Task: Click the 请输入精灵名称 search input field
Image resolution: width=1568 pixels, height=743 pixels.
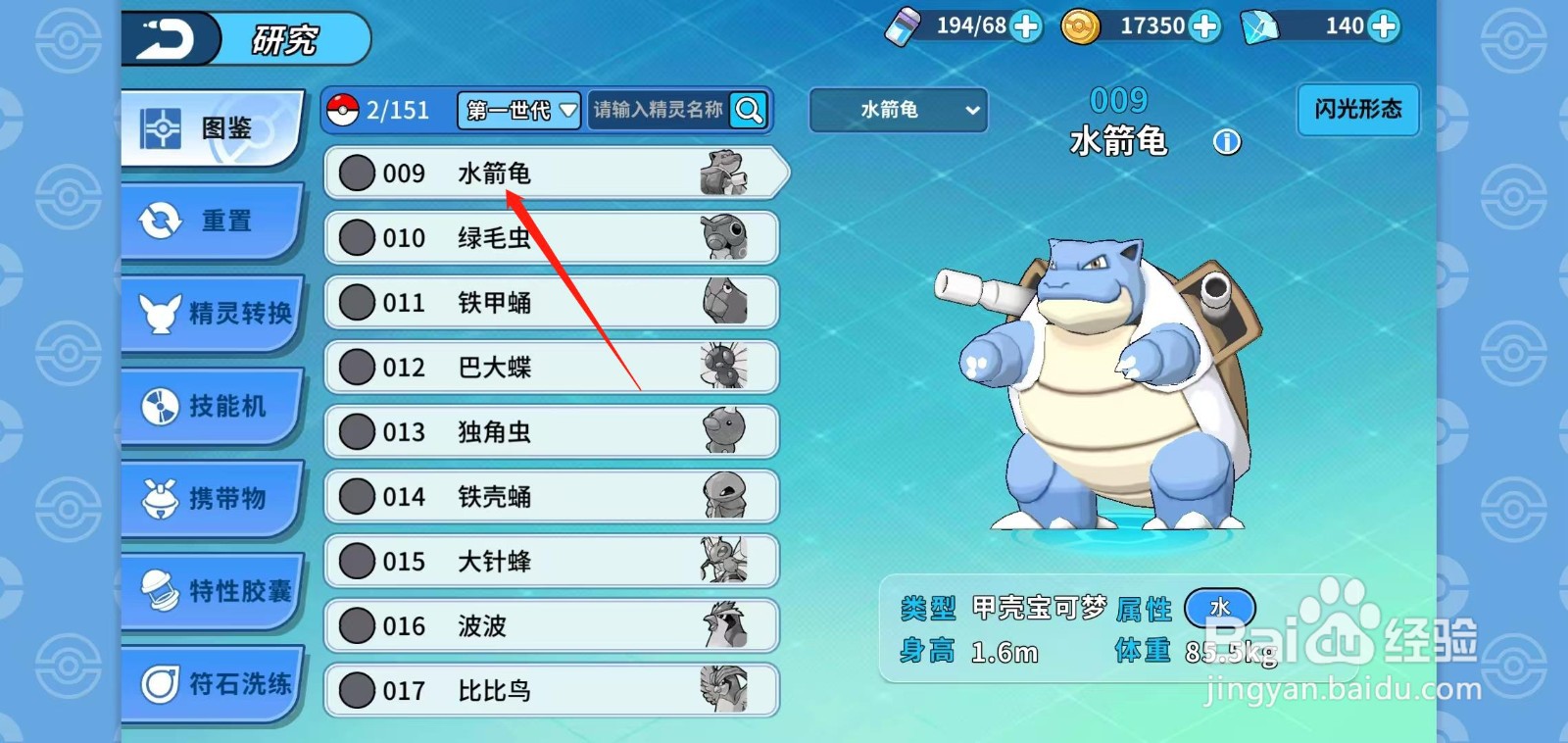Action: point(657,111)
